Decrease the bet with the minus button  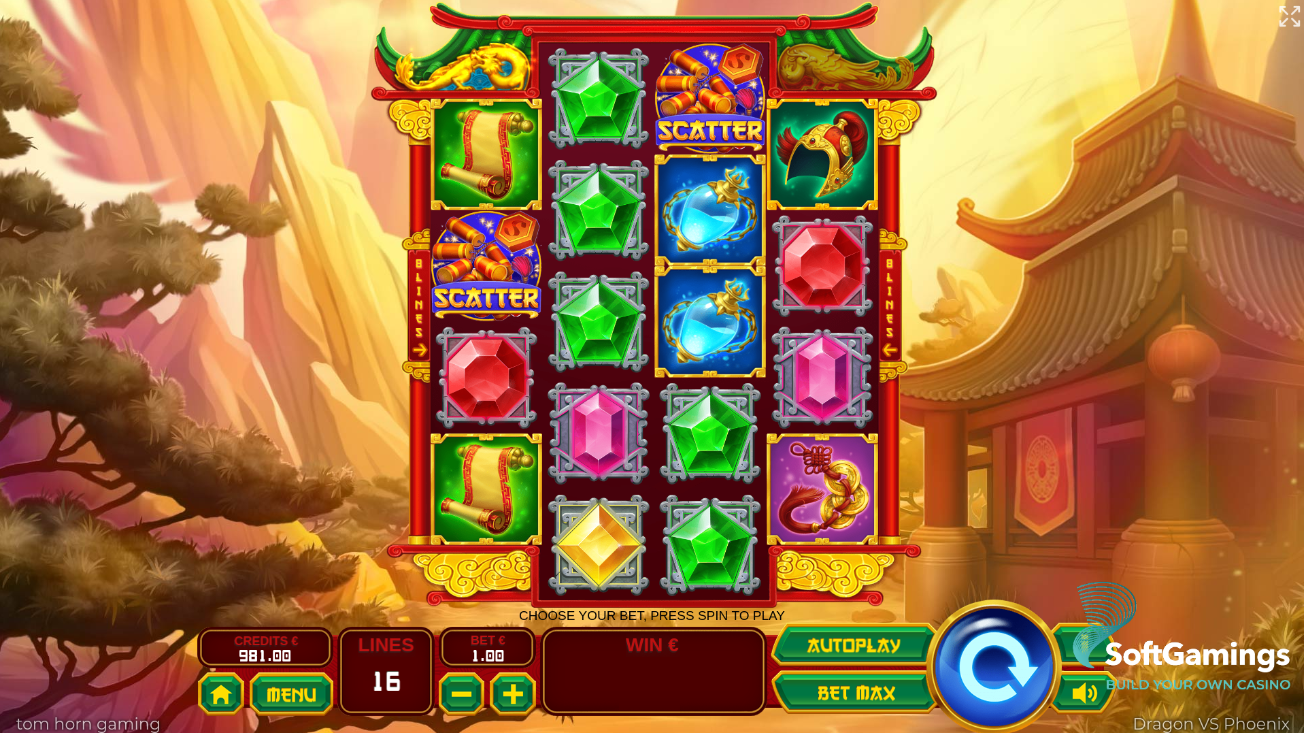(461, 694)
